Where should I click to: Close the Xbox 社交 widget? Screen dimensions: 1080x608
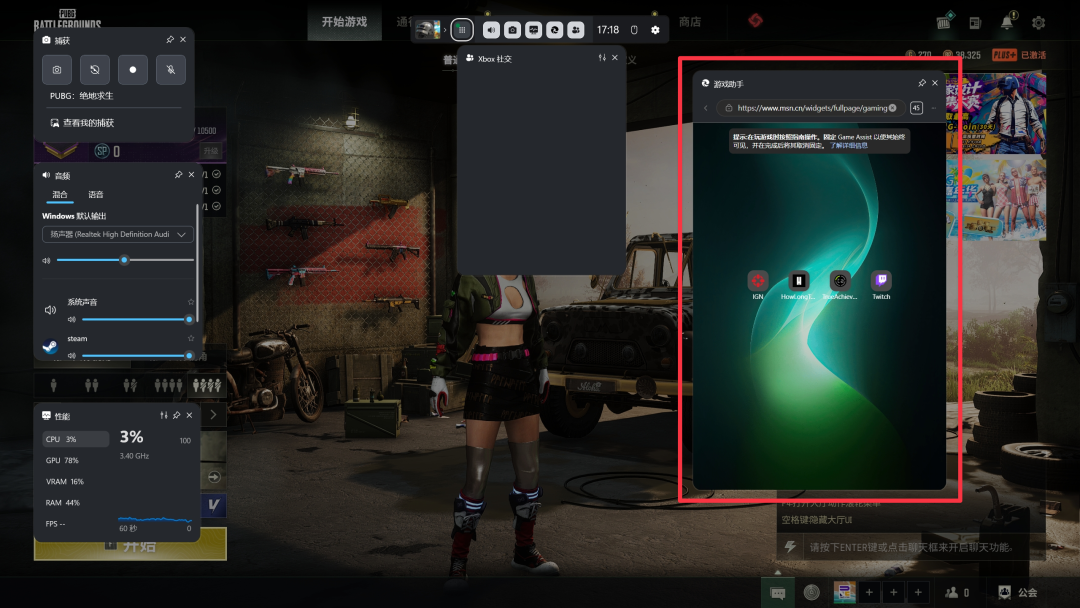point(615,58)
